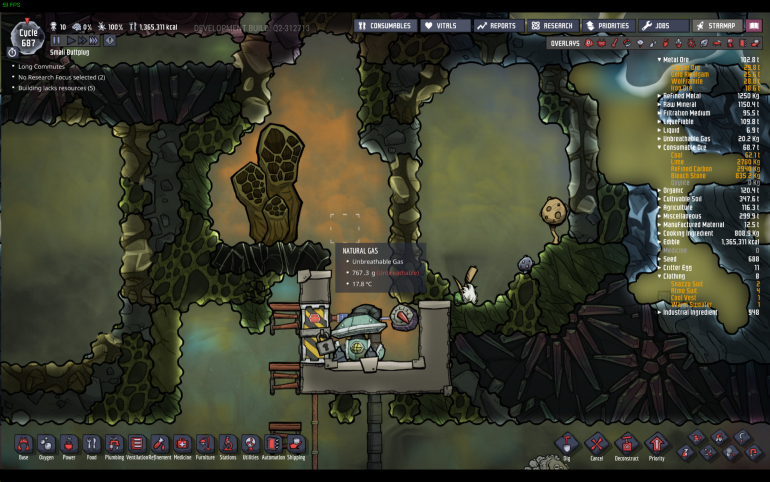
Task: Activate the Deconstruct tool
Action: point(627,445)
